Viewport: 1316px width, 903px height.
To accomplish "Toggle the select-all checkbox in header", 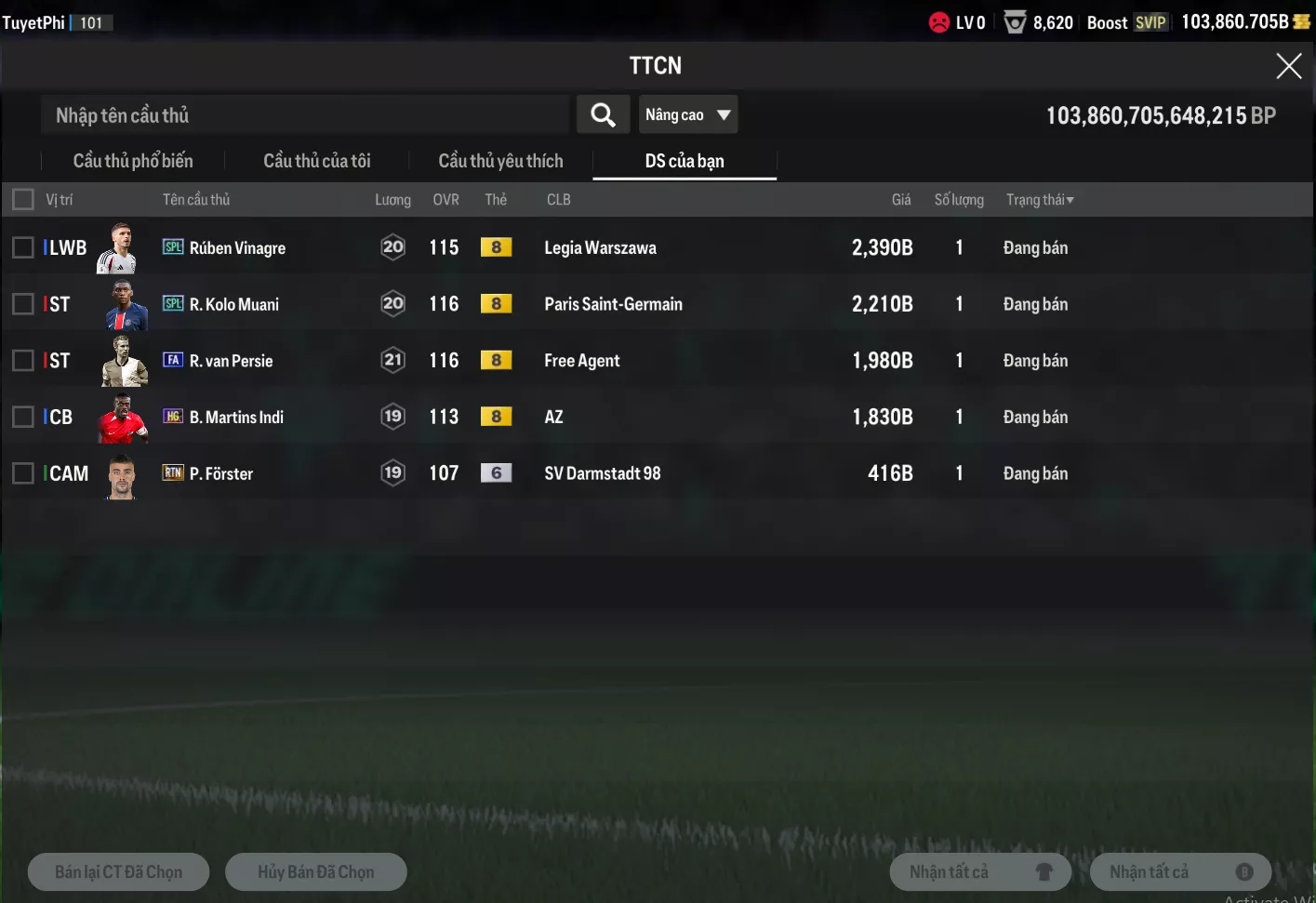I will 23,200.
